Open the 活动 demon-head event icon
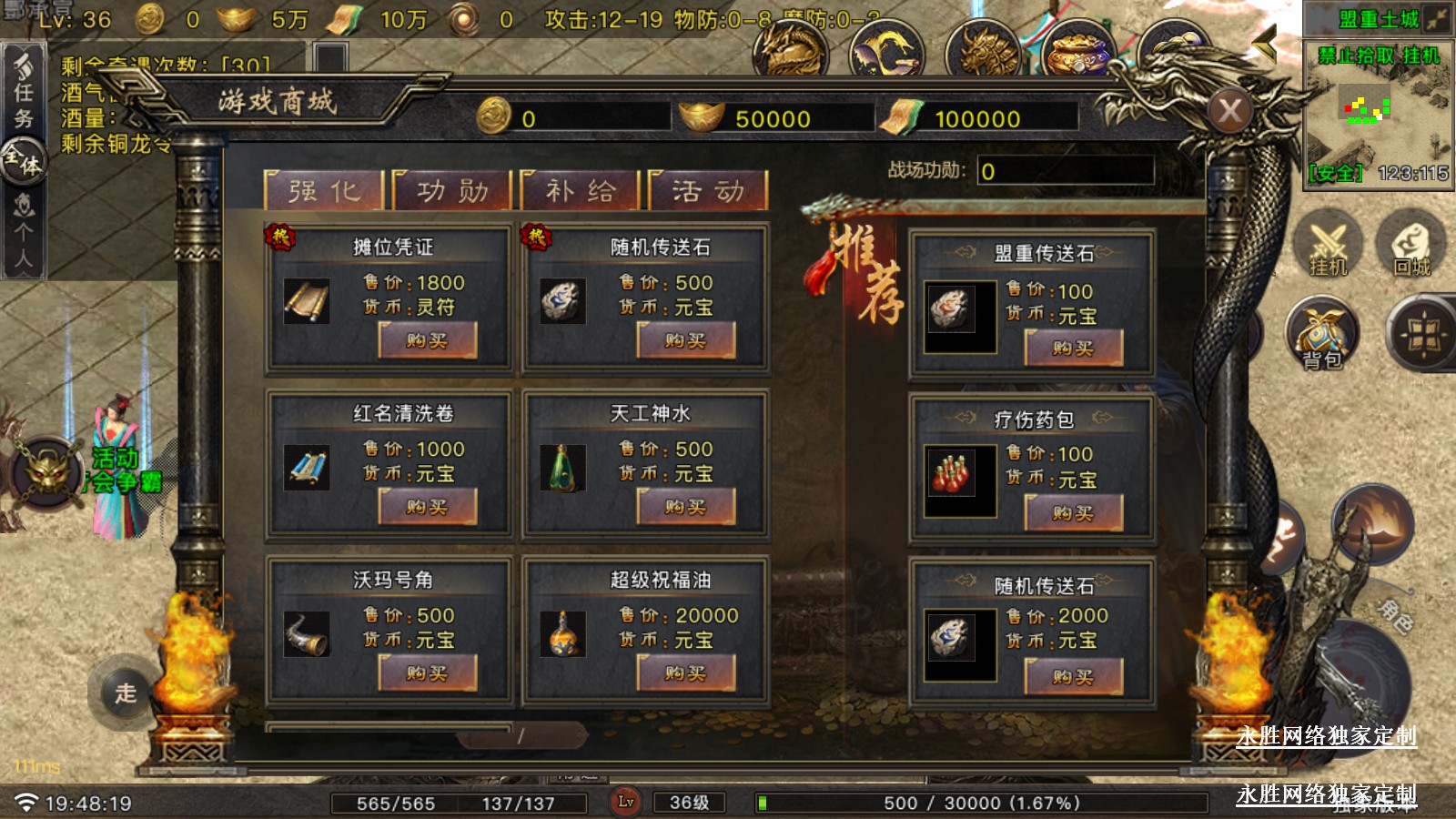 [x=47, y=471]
